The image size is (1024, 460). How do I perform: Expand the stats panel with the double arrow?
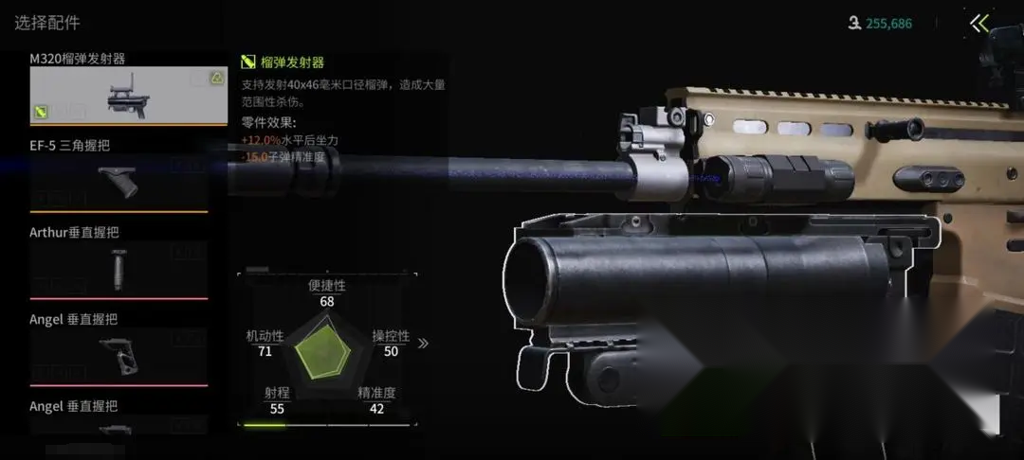coord(423,343)
